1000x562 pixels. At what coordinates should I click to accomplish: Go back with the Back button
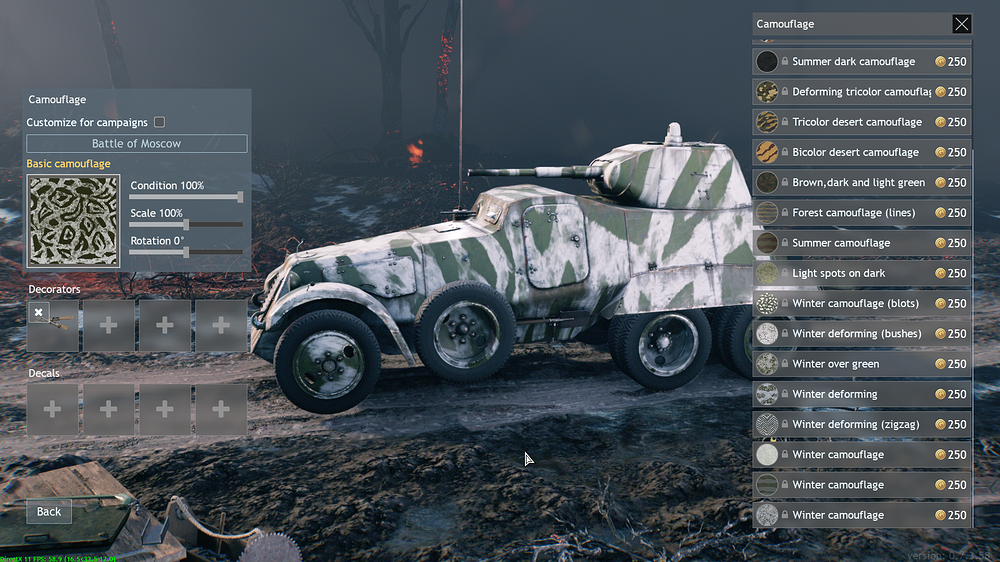tap(49, 511)
